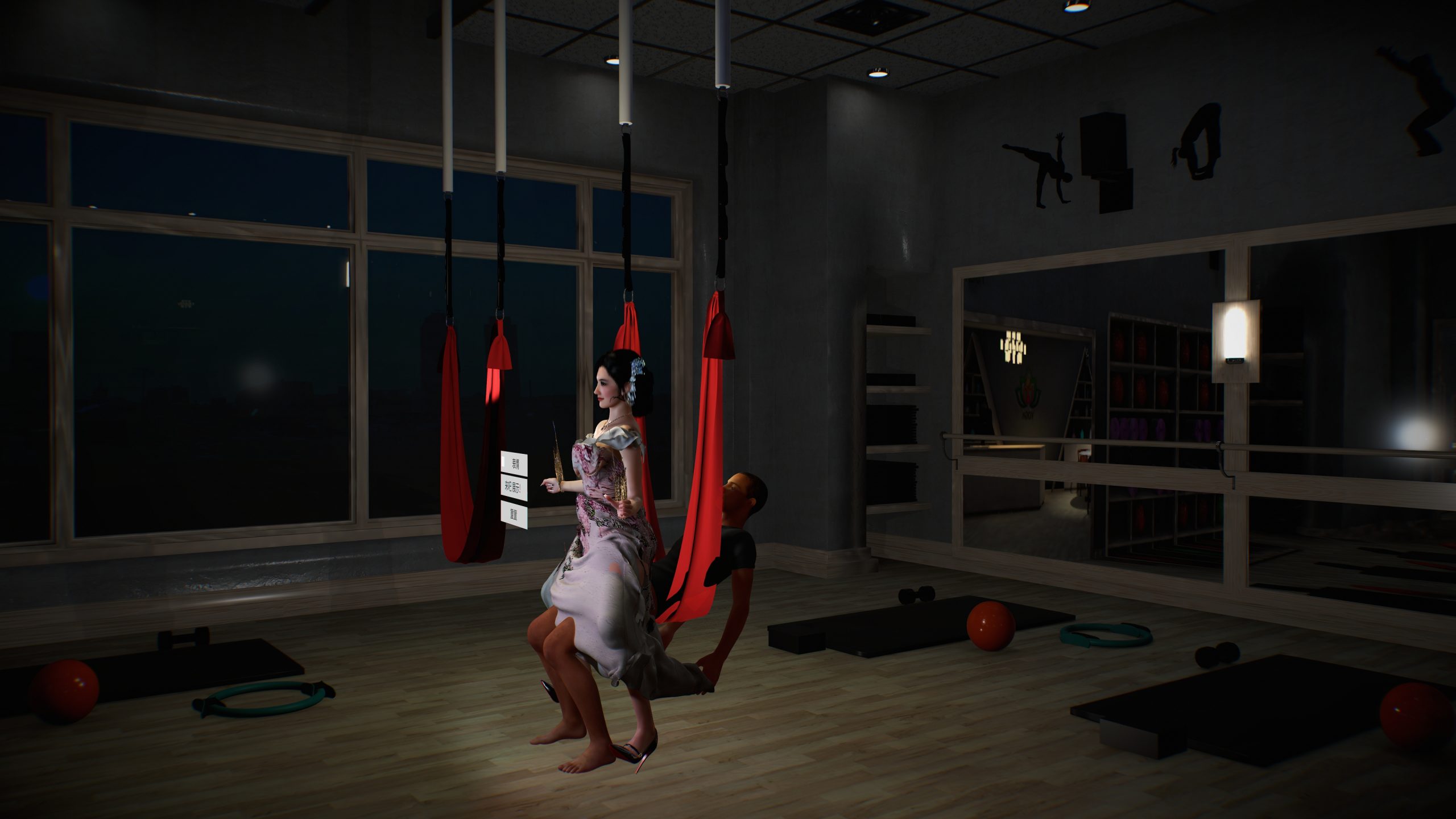Click the 重置 (reset) button
Image resolution: width=1456 pixels, height=819 pixels.
click(x=514, y=515)
